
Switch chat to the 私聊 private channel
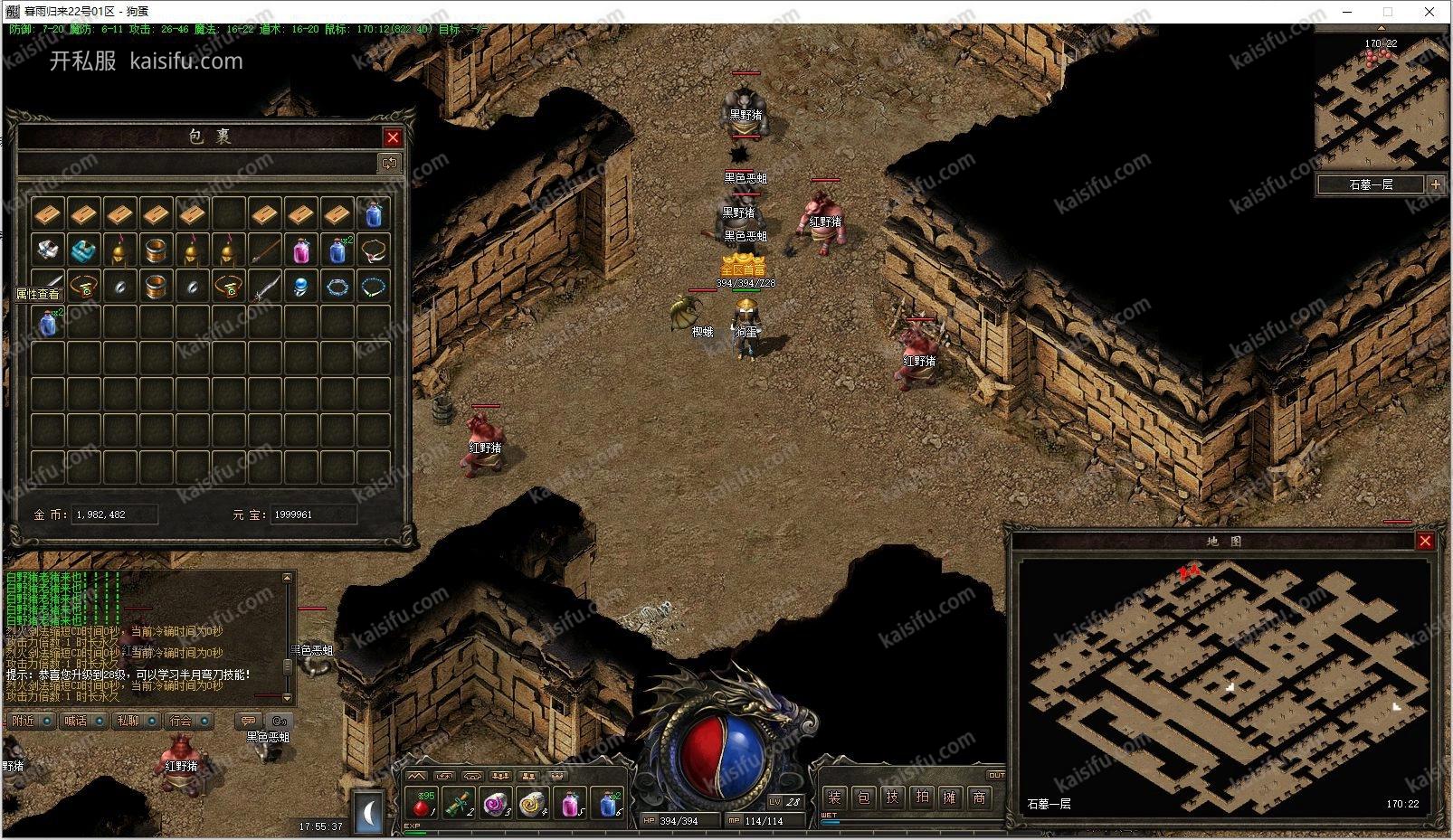coord(128,721)
